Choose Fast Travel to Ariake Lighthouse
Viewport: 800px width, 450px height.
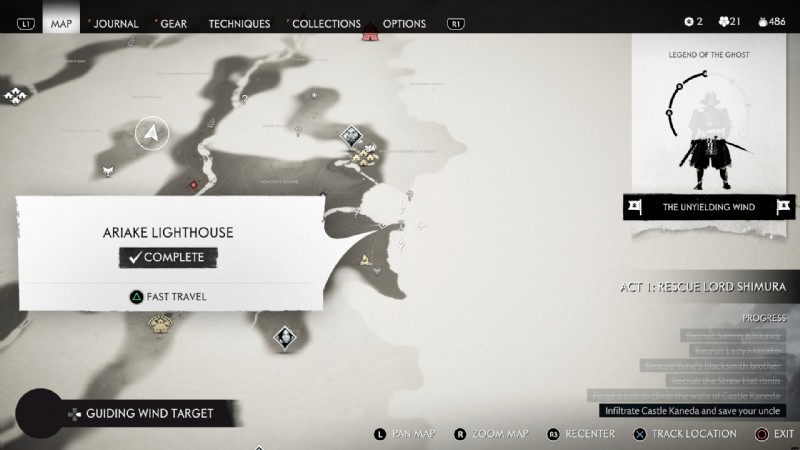point(168,296)
